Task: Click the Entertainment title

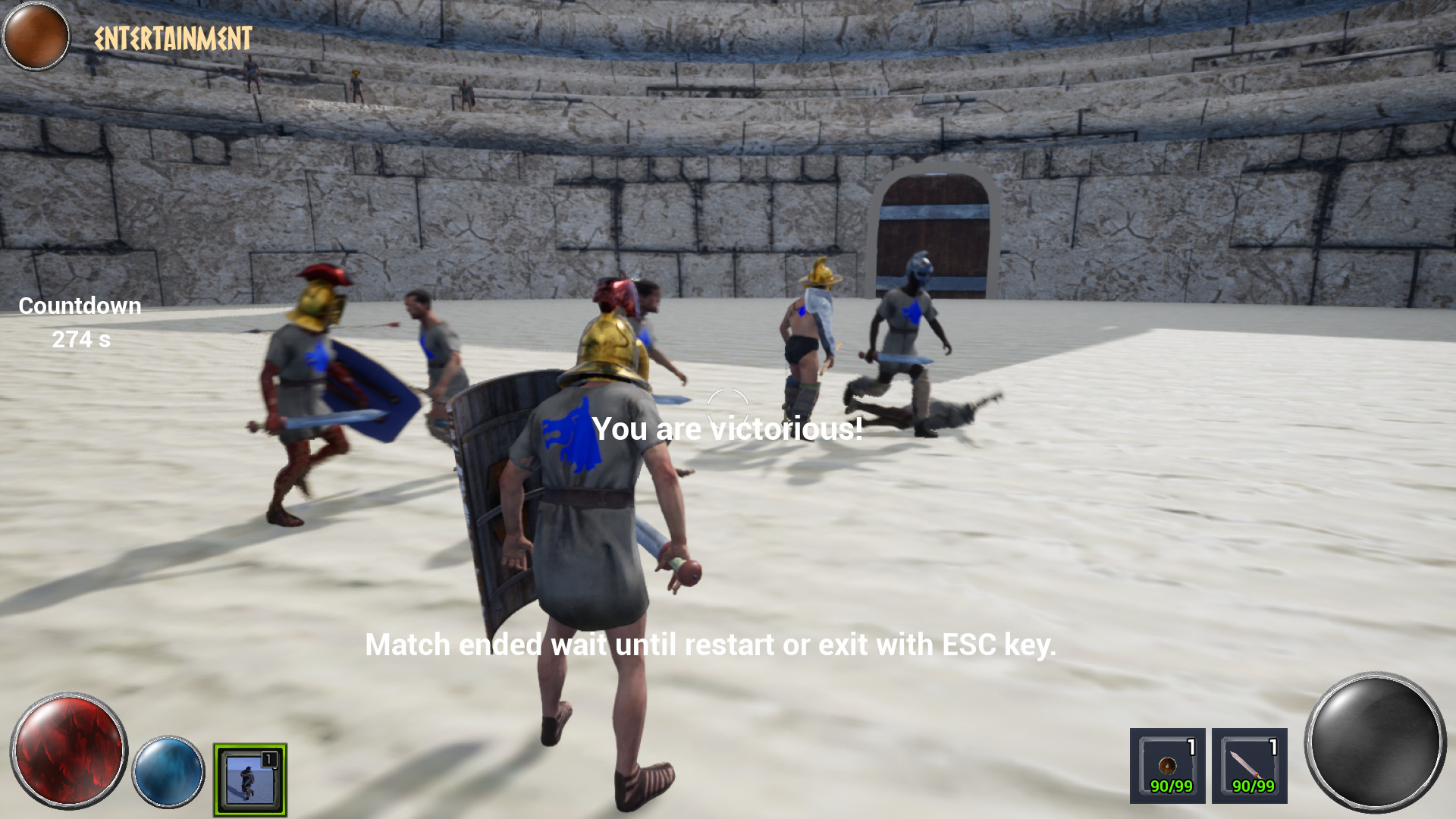Action: [x=173, y=35]
